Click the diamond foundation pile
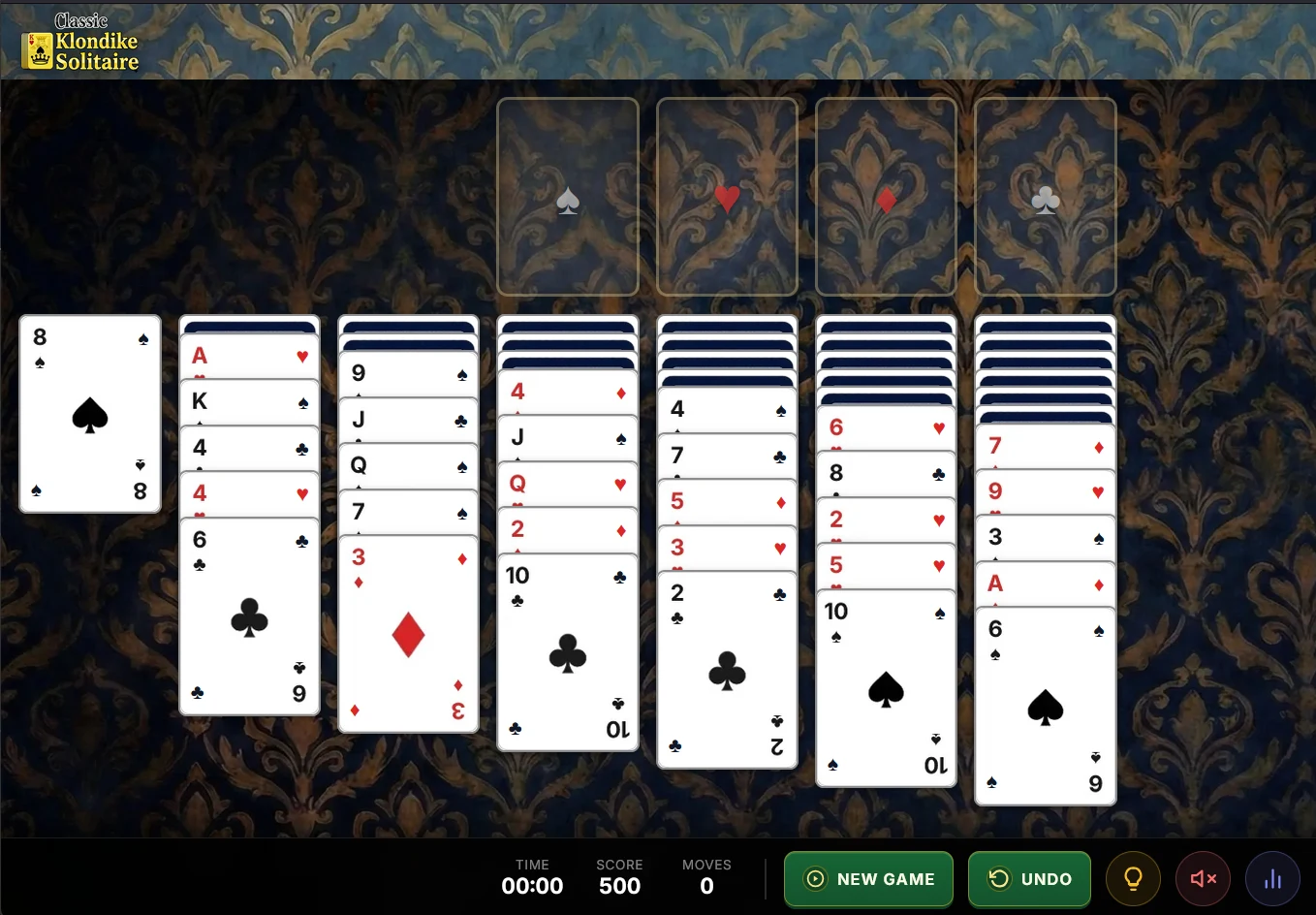 pos(886,197)
